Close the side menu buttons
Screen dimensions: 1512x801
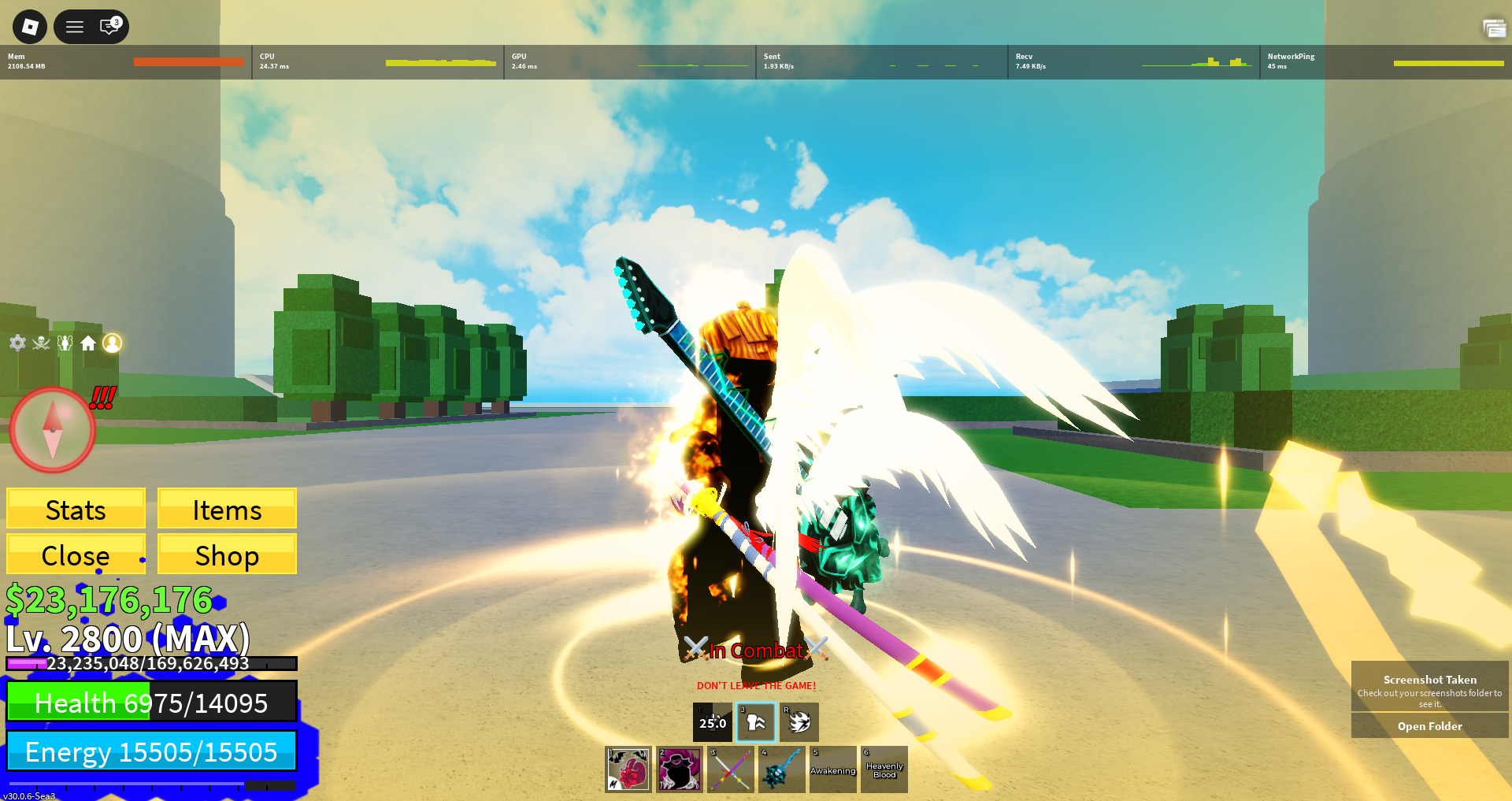pyautogui.click(x=76, y=554)
